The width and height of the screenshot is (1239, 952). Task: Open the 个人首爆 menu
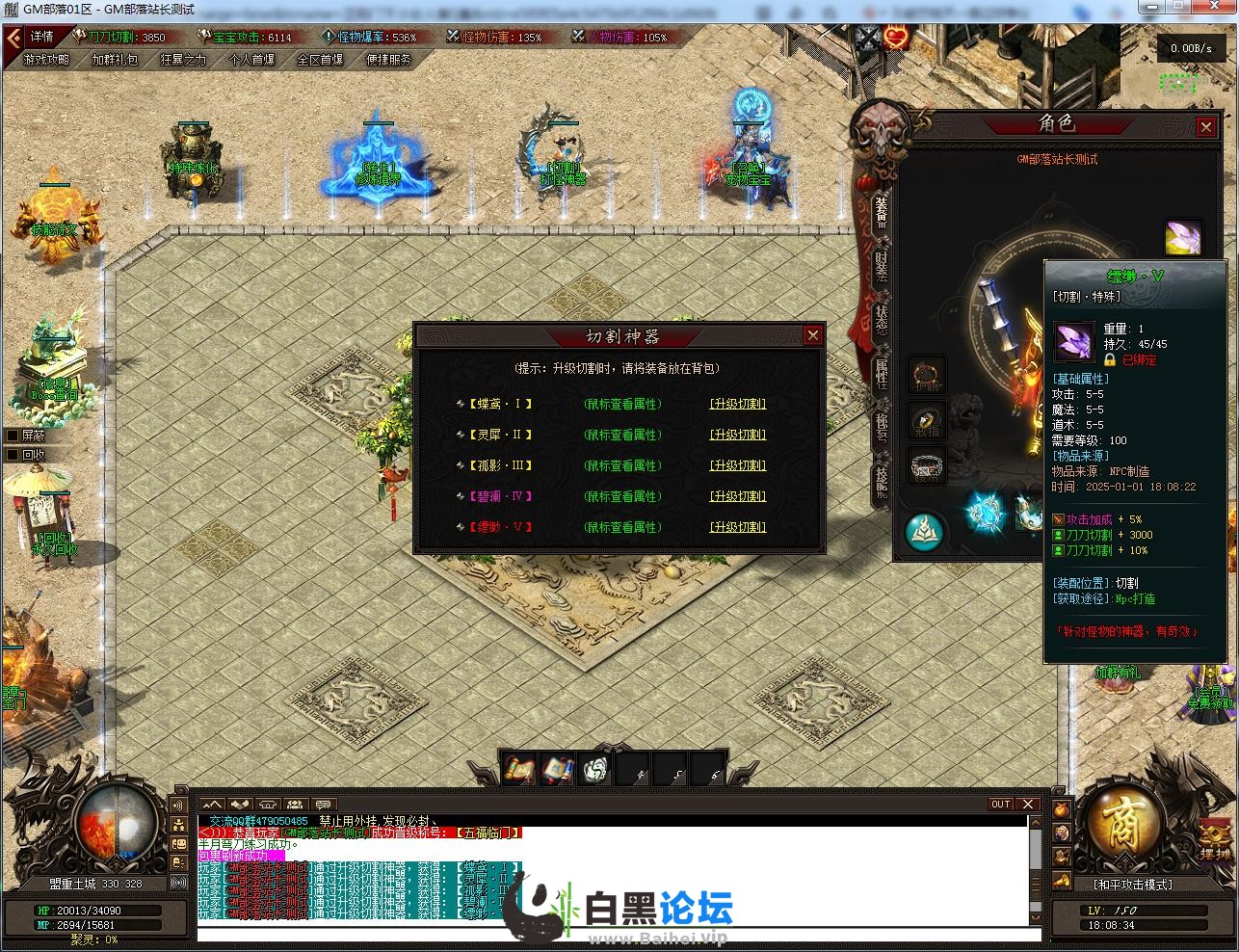click(251, 59)
